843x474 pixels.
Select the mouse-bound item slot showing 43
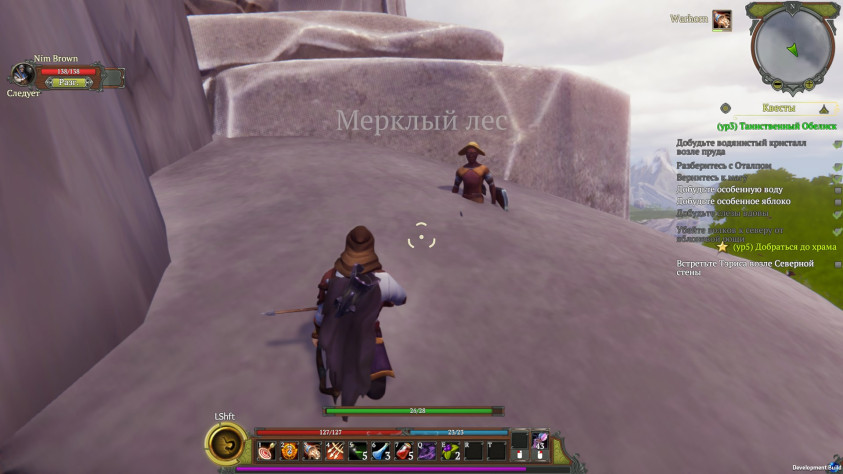[541, 440]
